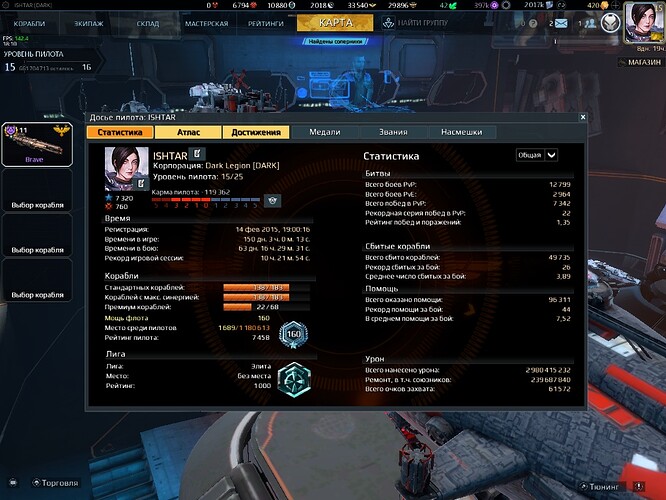Image resolution: width=666 pixels, height=500 pixels.
Task: Open the Звания (Ranks) tab
Action: coord(394,132)
